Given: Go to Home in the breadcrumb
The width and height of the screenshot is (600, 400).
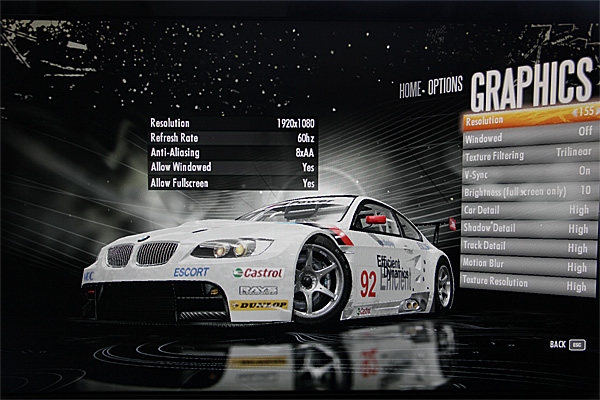Looking at the screenshot, I should 410,88.
